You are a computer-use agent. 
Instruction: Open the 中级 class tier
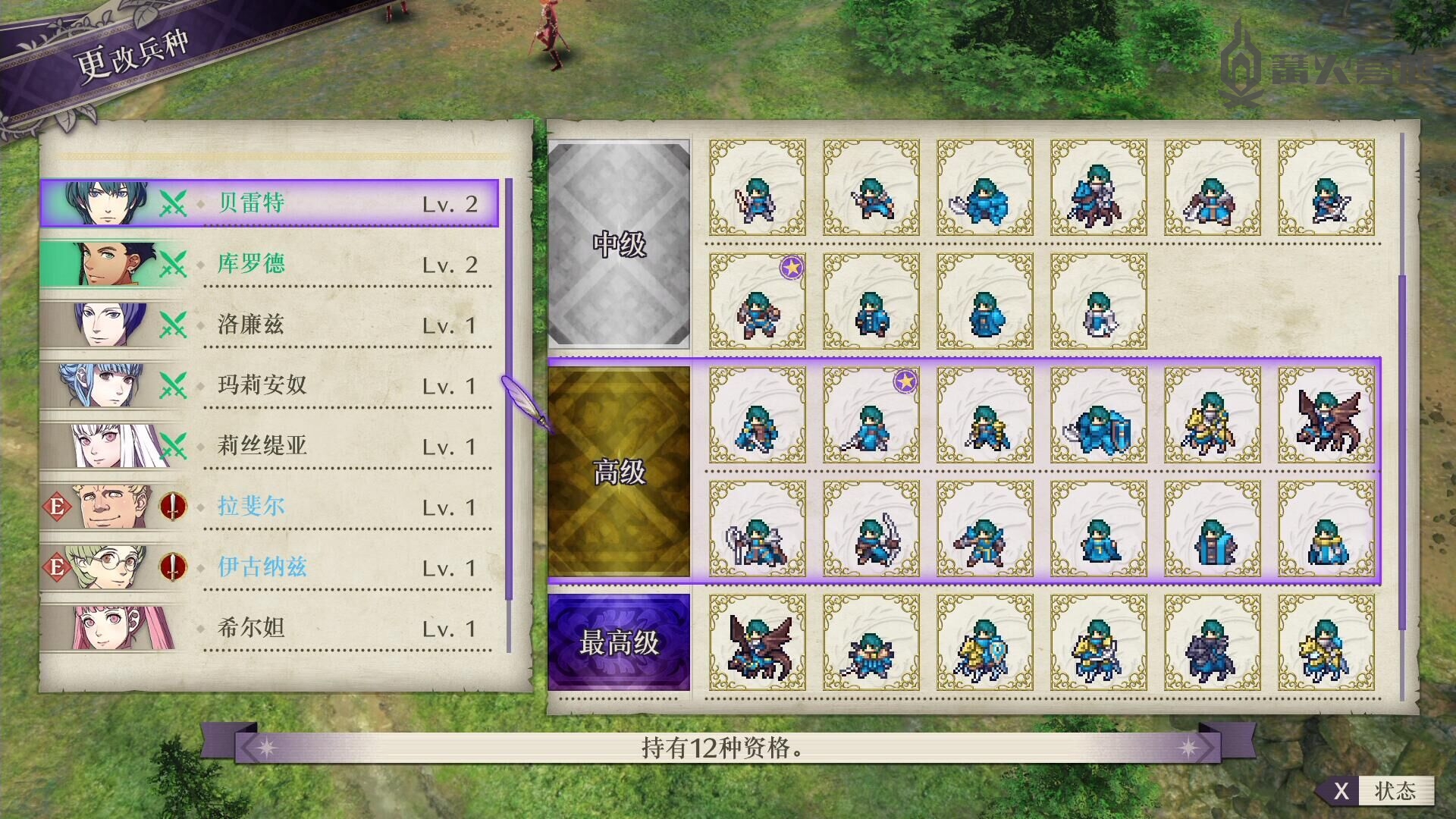[x=619, y=244]
